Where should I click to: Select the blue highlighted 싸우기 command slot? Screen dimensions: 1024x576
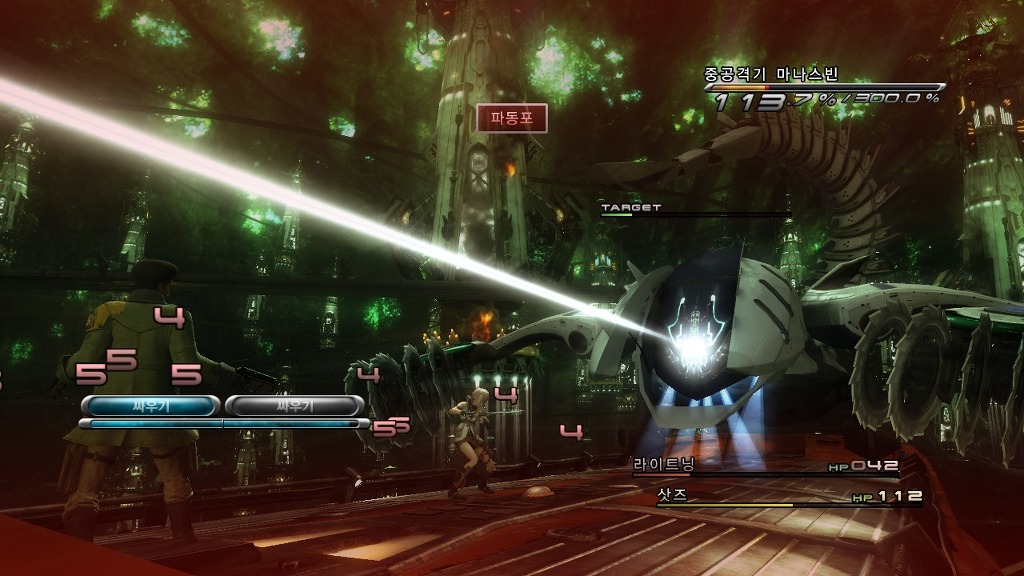[150, 405]
